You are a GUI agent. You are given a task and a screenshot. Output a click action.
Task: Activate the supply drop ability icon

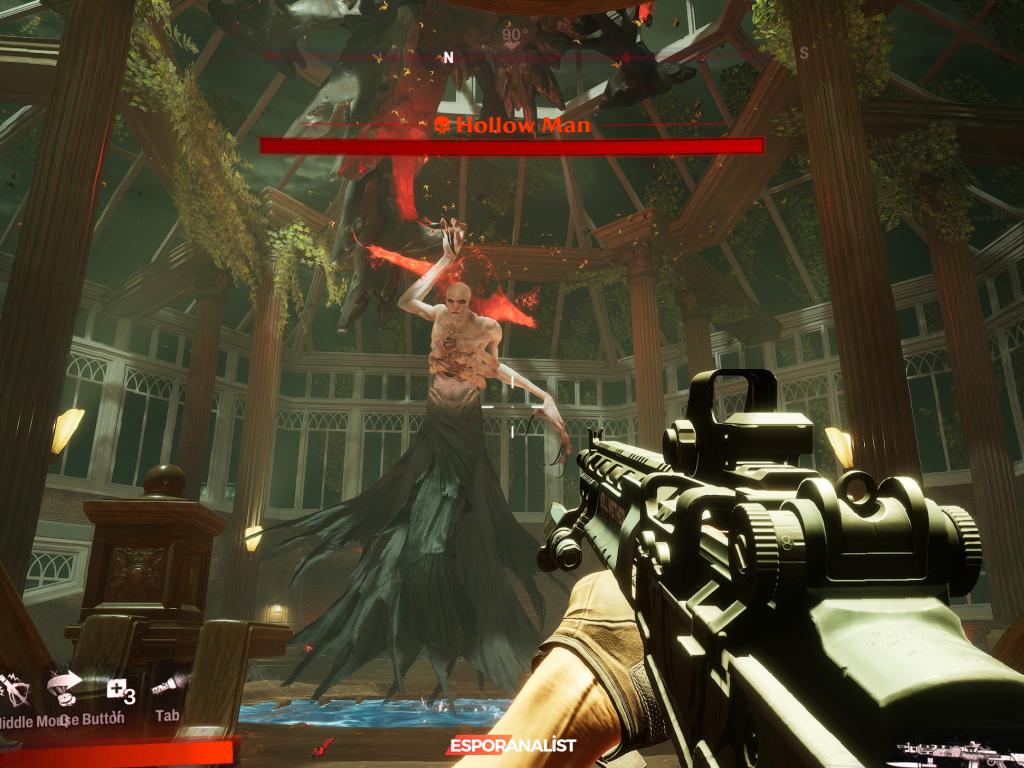click(x=64, y=688)
